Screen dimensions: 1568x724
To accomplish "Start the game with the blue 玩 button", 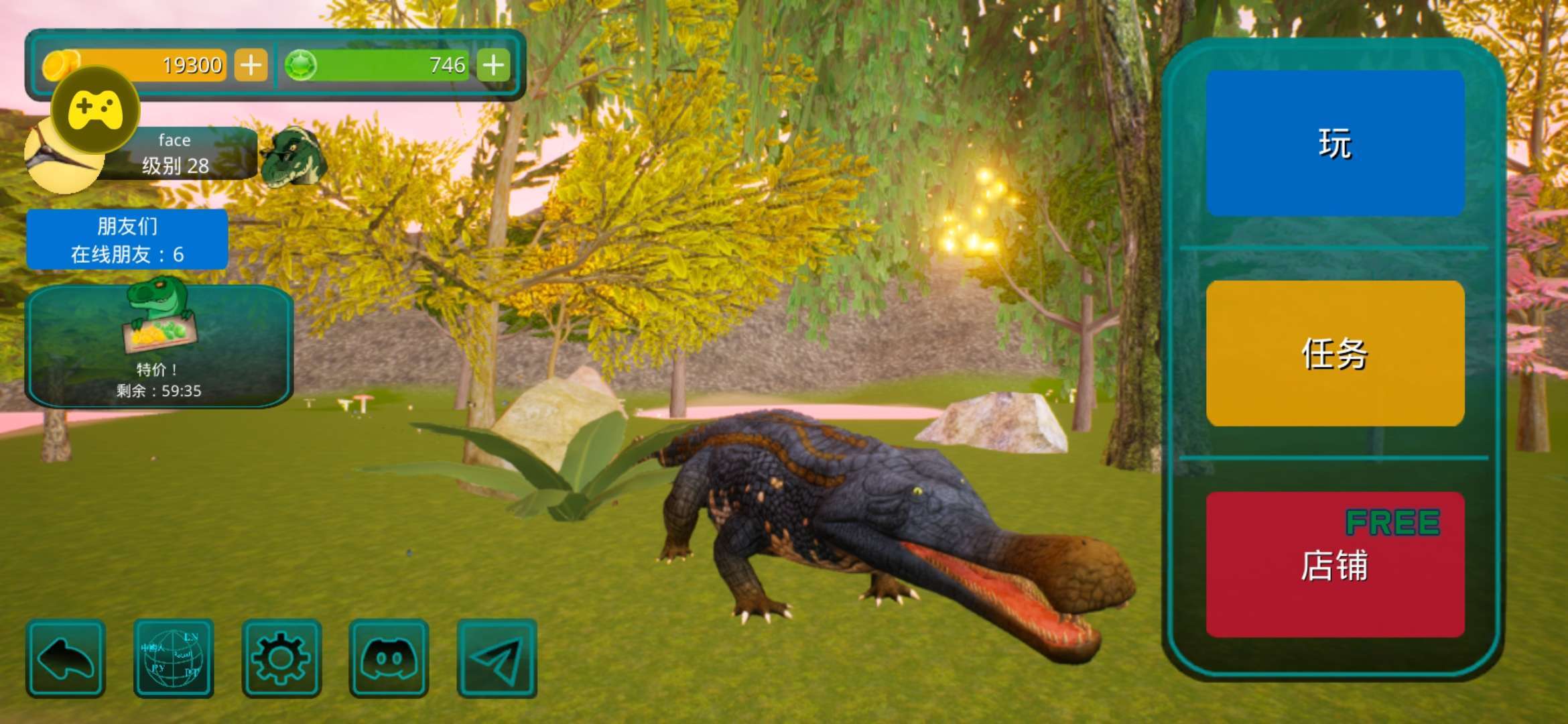I will pyautogui.click(x=1335, y=143).
